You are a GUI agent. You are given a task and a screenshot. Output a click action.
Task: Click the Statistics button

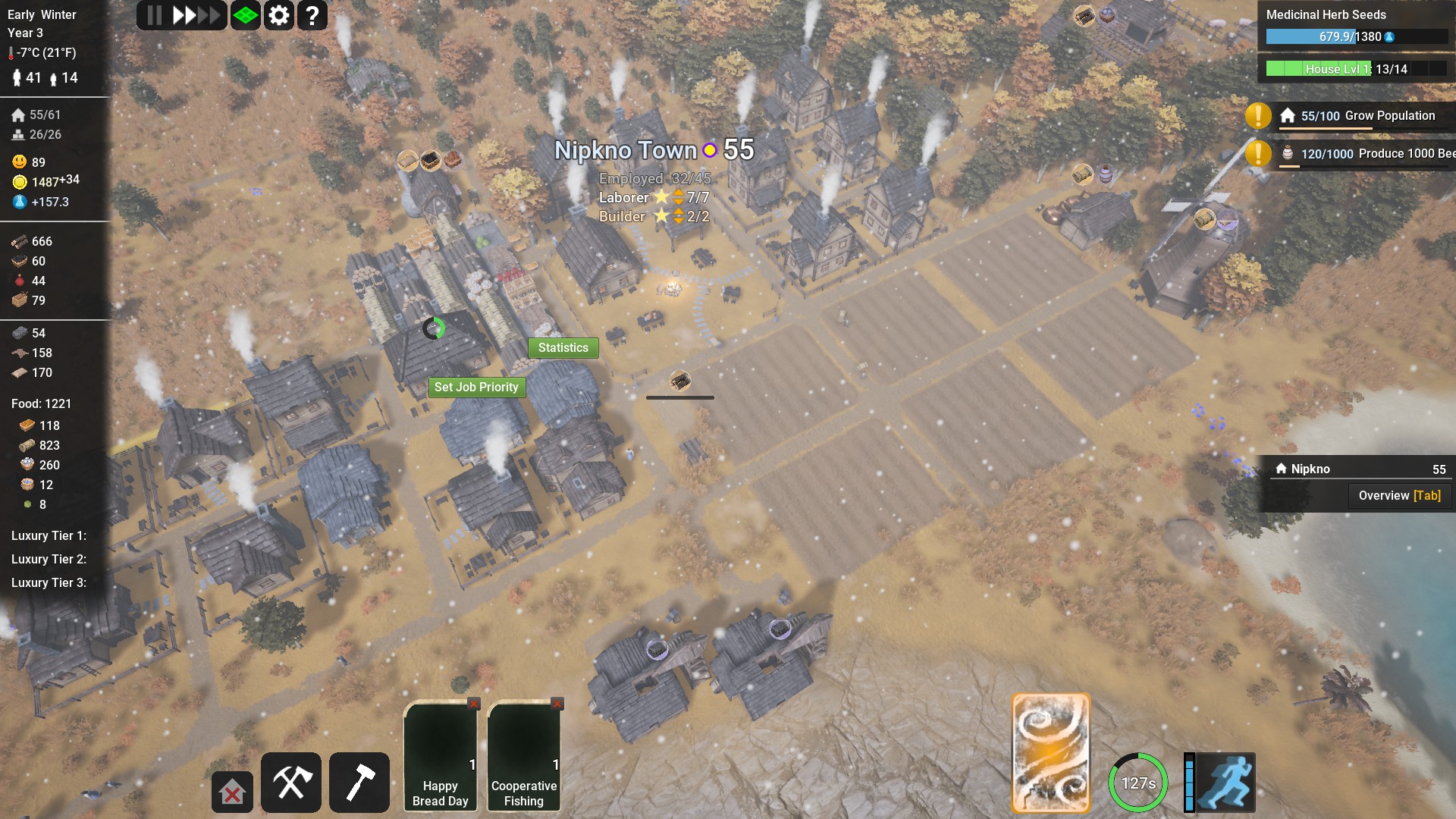[x=563, y=347]
